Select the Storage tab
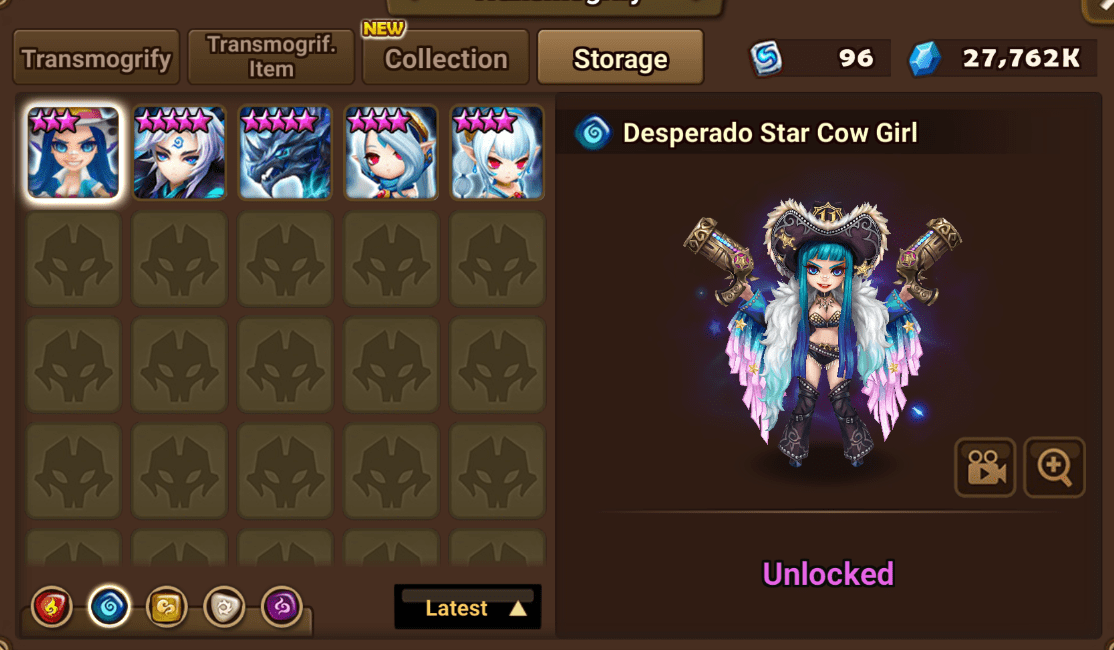 620,59
